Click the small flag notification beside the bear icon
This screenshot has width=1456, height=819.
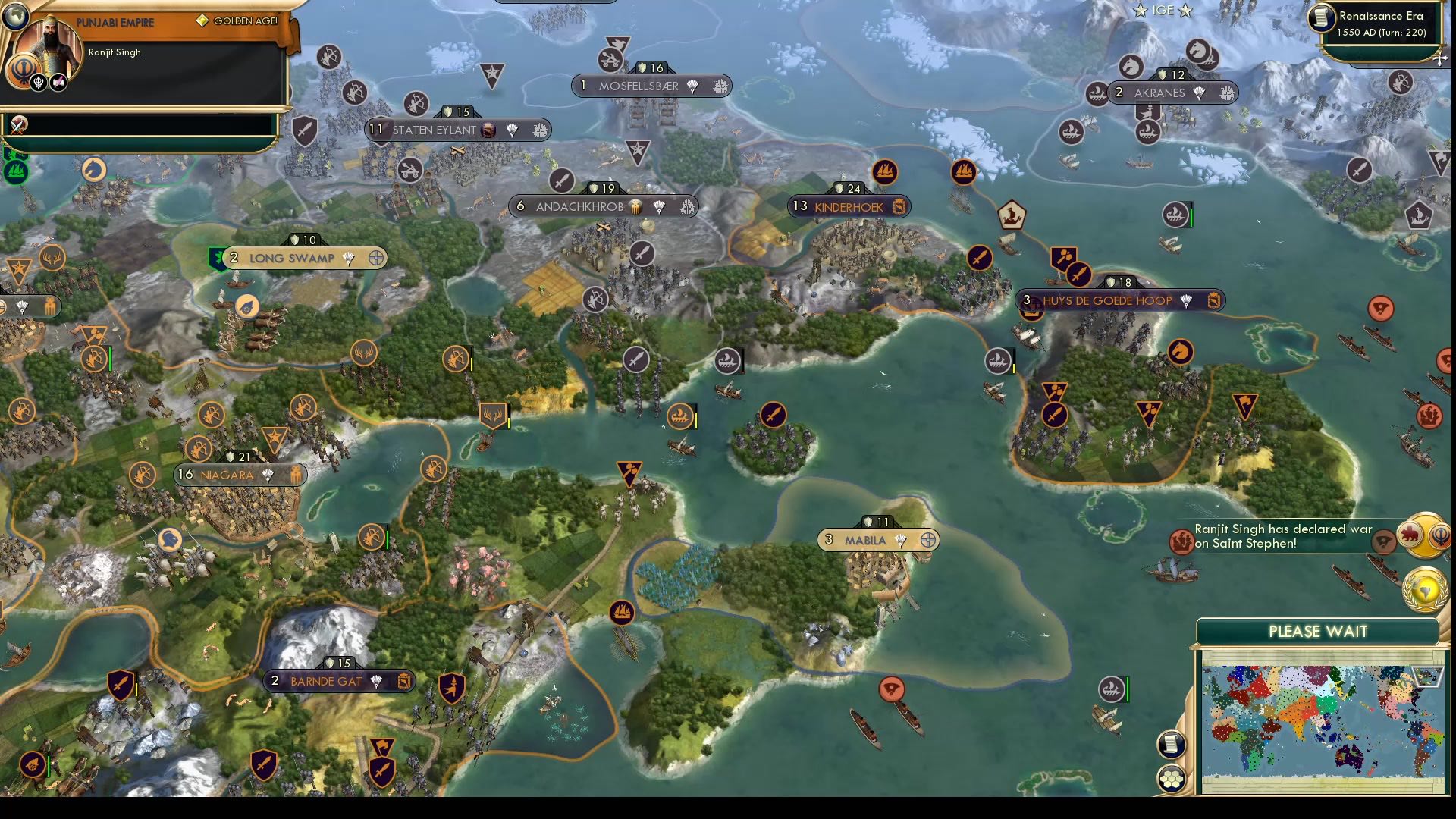[x=1383, y=541]
